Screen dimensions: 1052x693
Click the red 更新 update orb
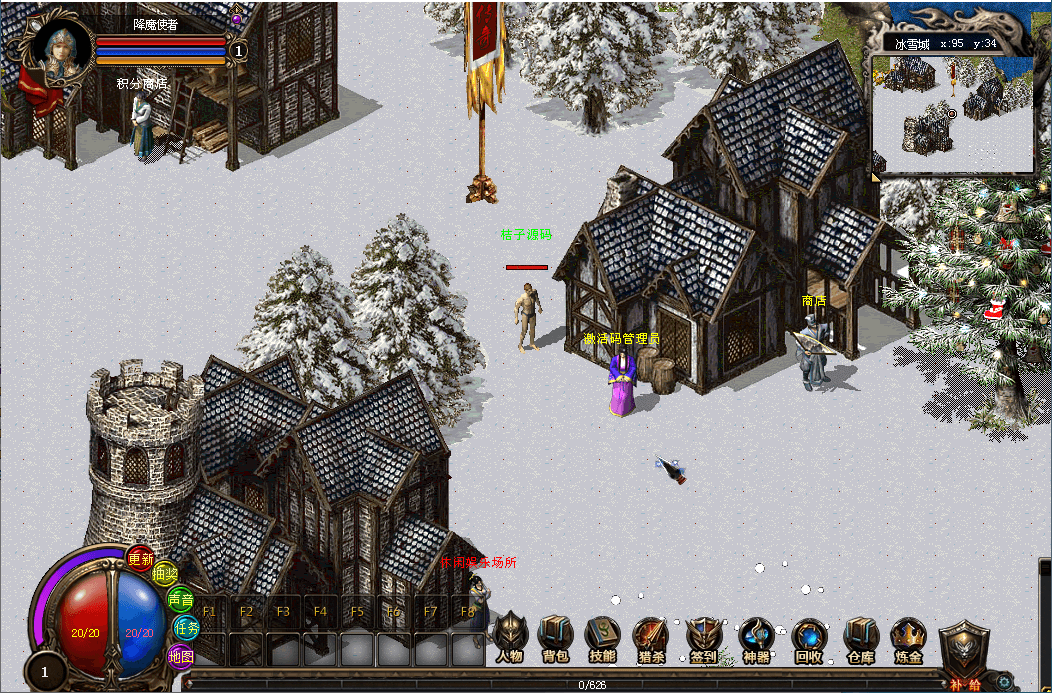coord(140,559)
